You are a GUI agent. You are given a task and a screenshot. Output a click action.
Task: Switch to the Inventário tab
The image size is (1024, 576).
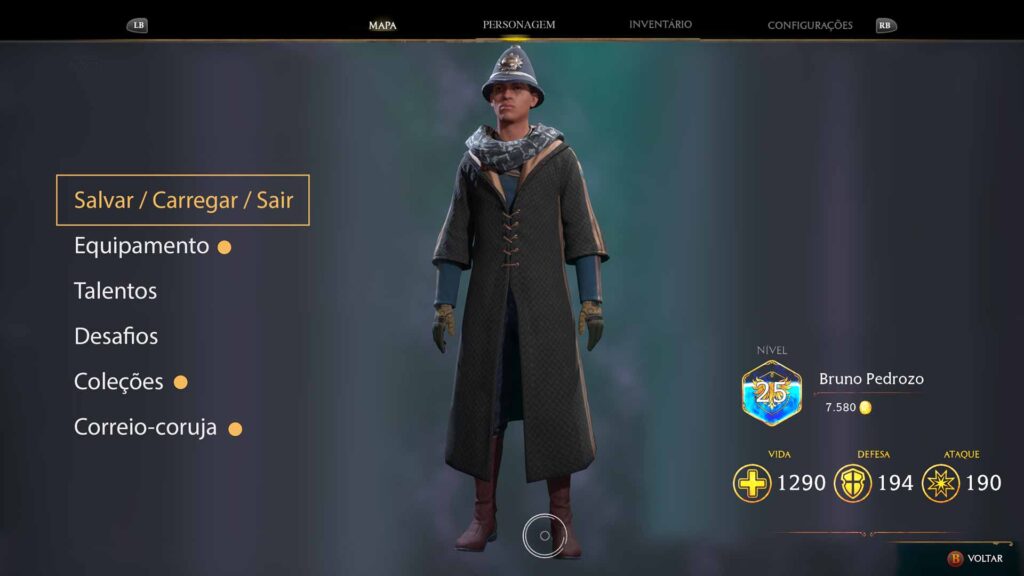pos(660,24)
